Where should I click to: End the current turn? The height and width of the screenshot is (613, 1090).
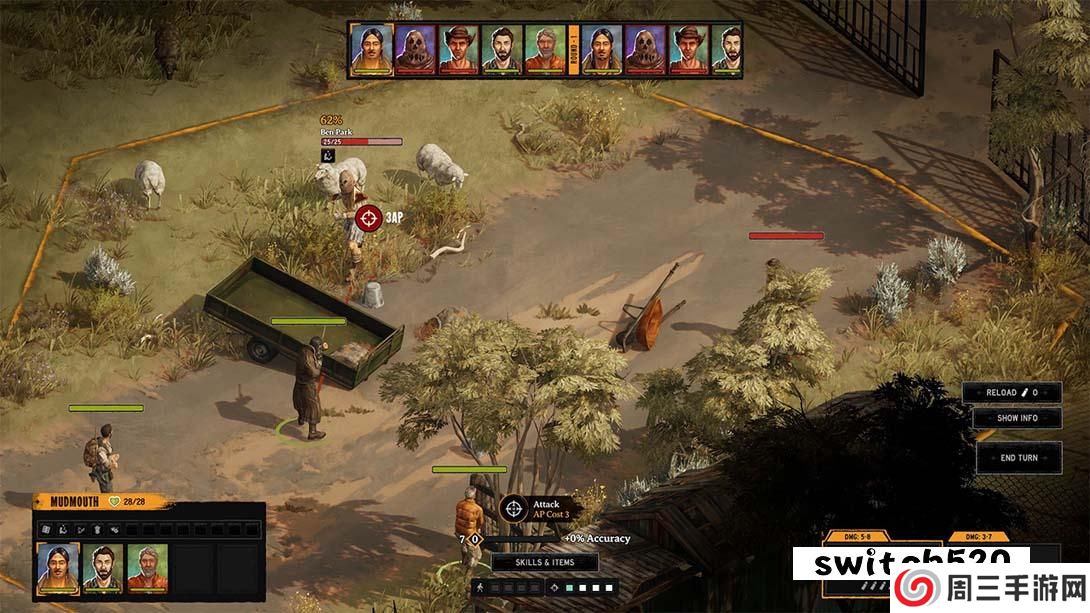click(1019, 457)
